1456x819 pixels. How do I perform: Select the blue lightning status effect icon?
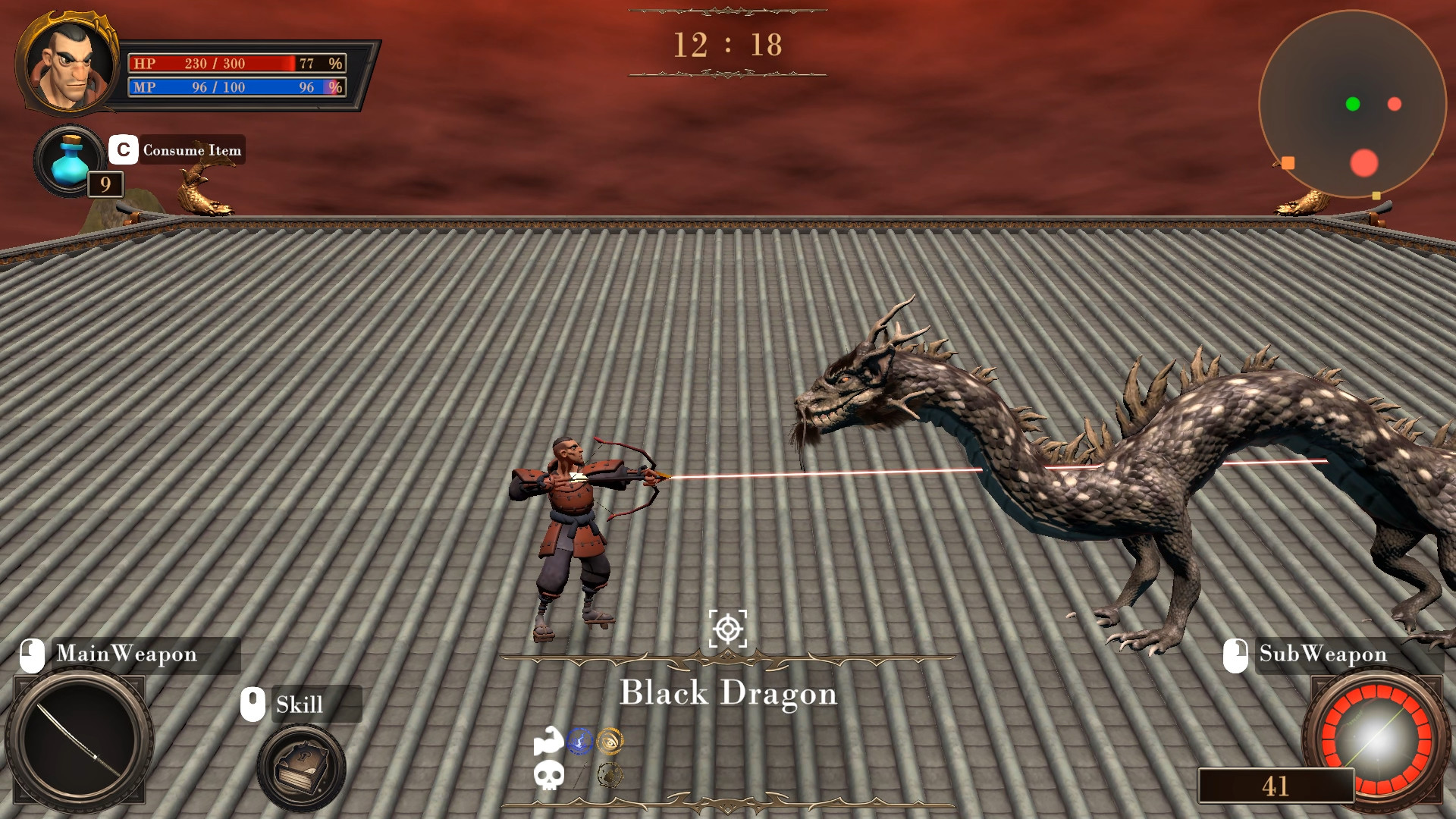click(579, 742)
